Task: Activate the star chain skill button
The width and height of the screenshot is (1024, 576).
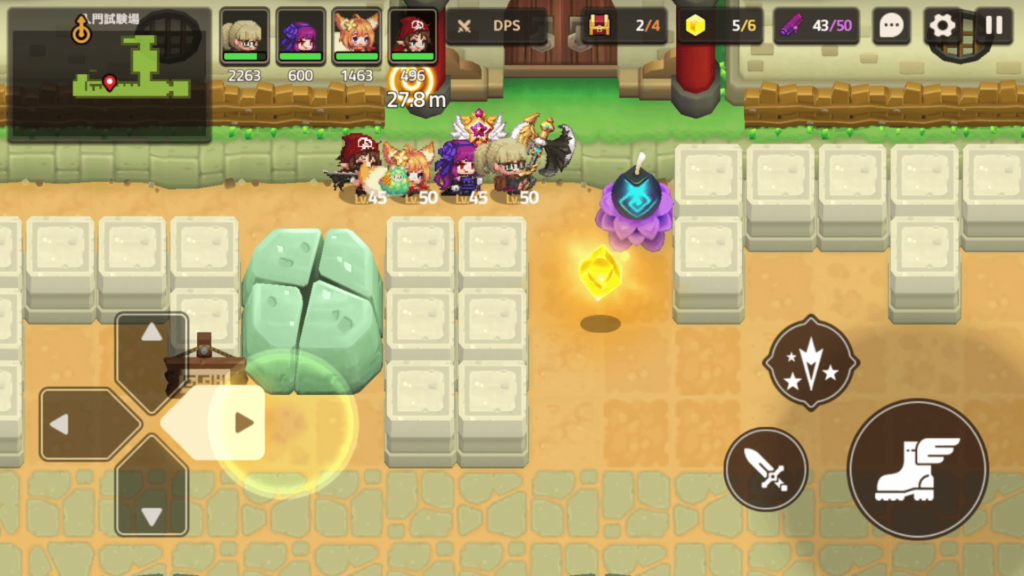Action: [x=811, y=363]
